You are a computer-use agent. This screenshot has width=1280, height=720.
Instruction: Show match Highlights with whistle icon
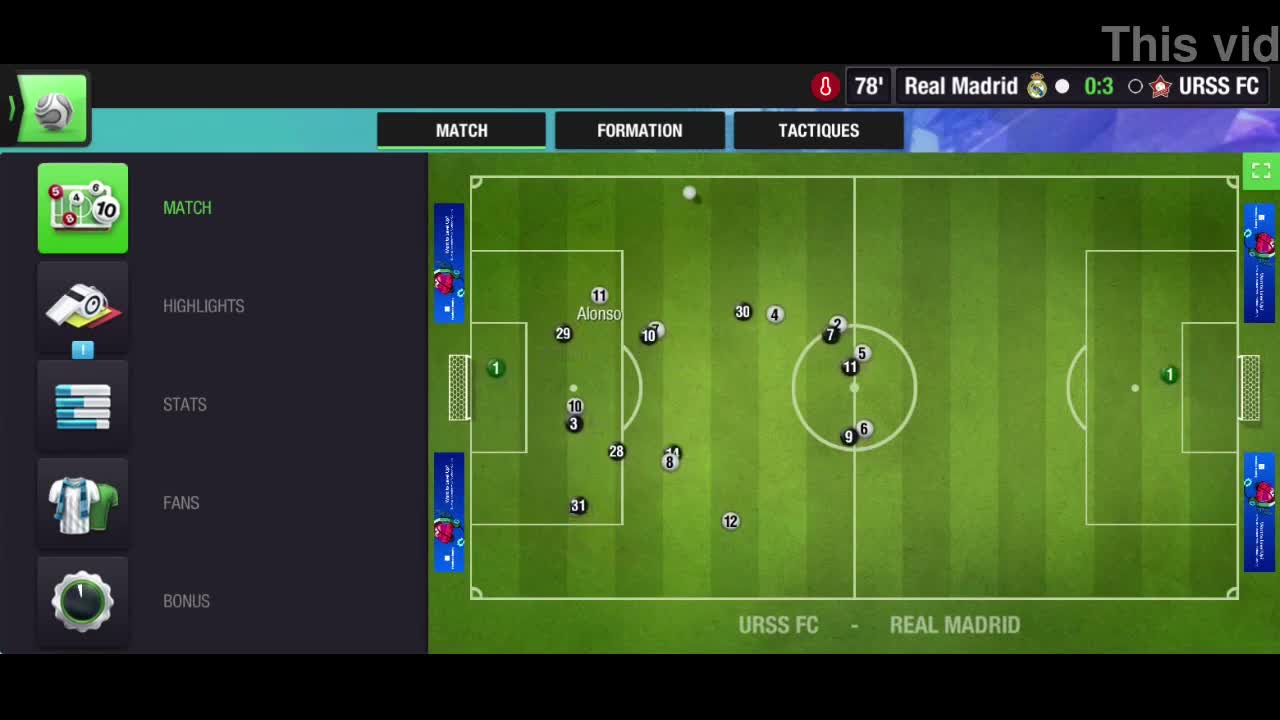83,306
